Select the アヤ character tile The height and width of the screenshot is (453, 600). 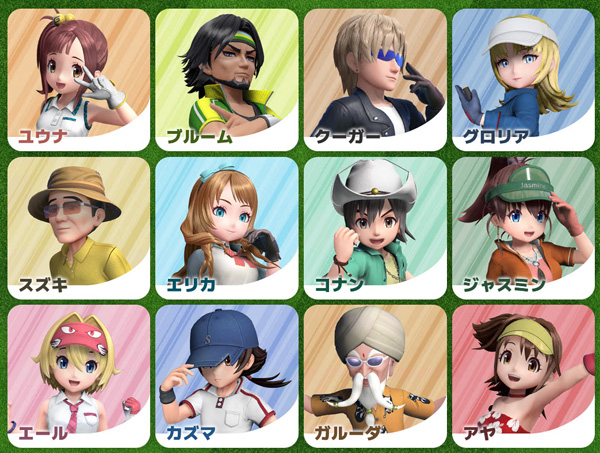coord(522,375)
